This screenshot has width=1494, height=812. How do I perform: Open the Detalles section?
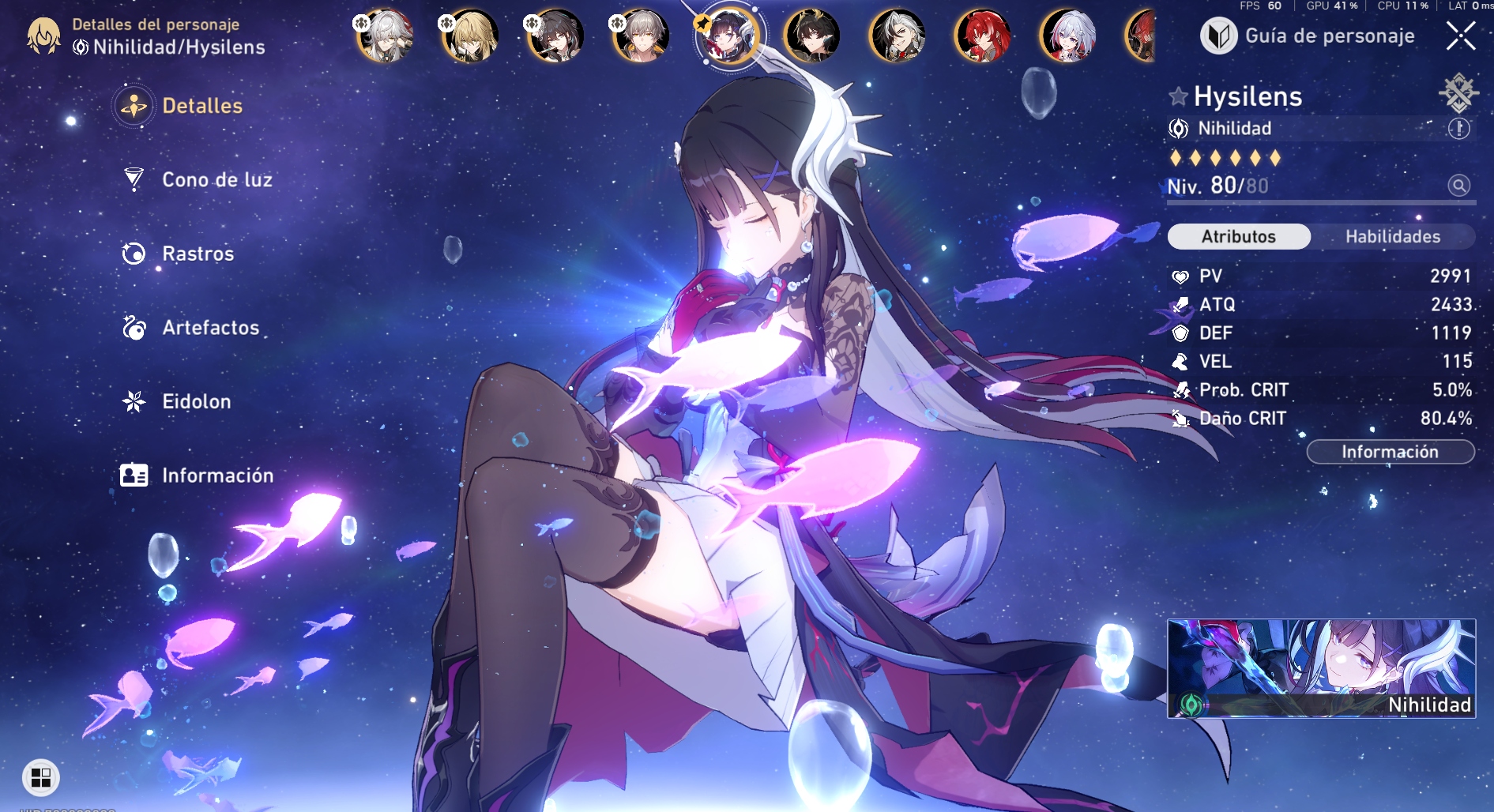pos(201,106)
